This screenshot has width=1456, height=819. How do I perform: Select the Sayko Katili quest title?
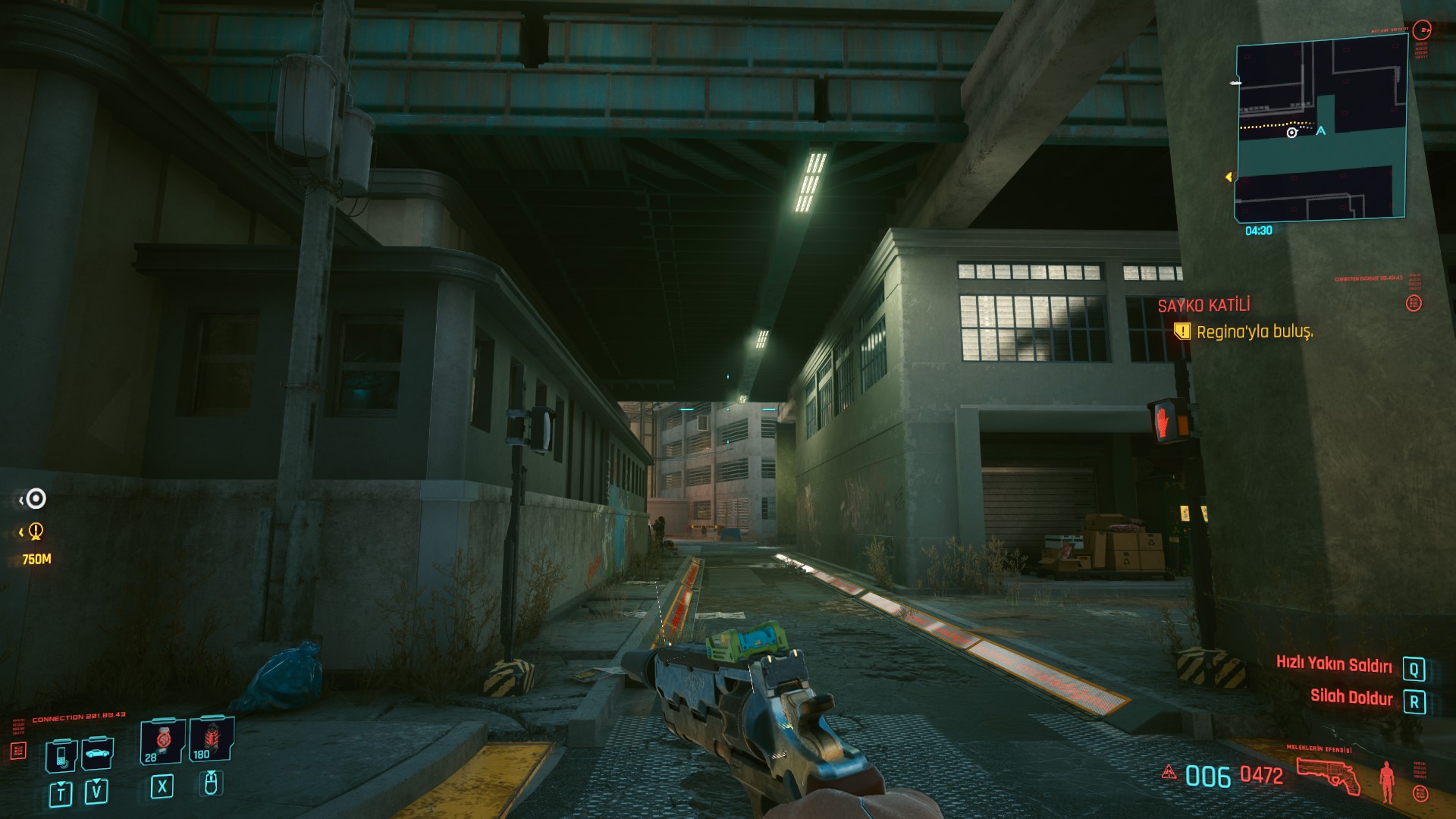[x=1203, y=306]
